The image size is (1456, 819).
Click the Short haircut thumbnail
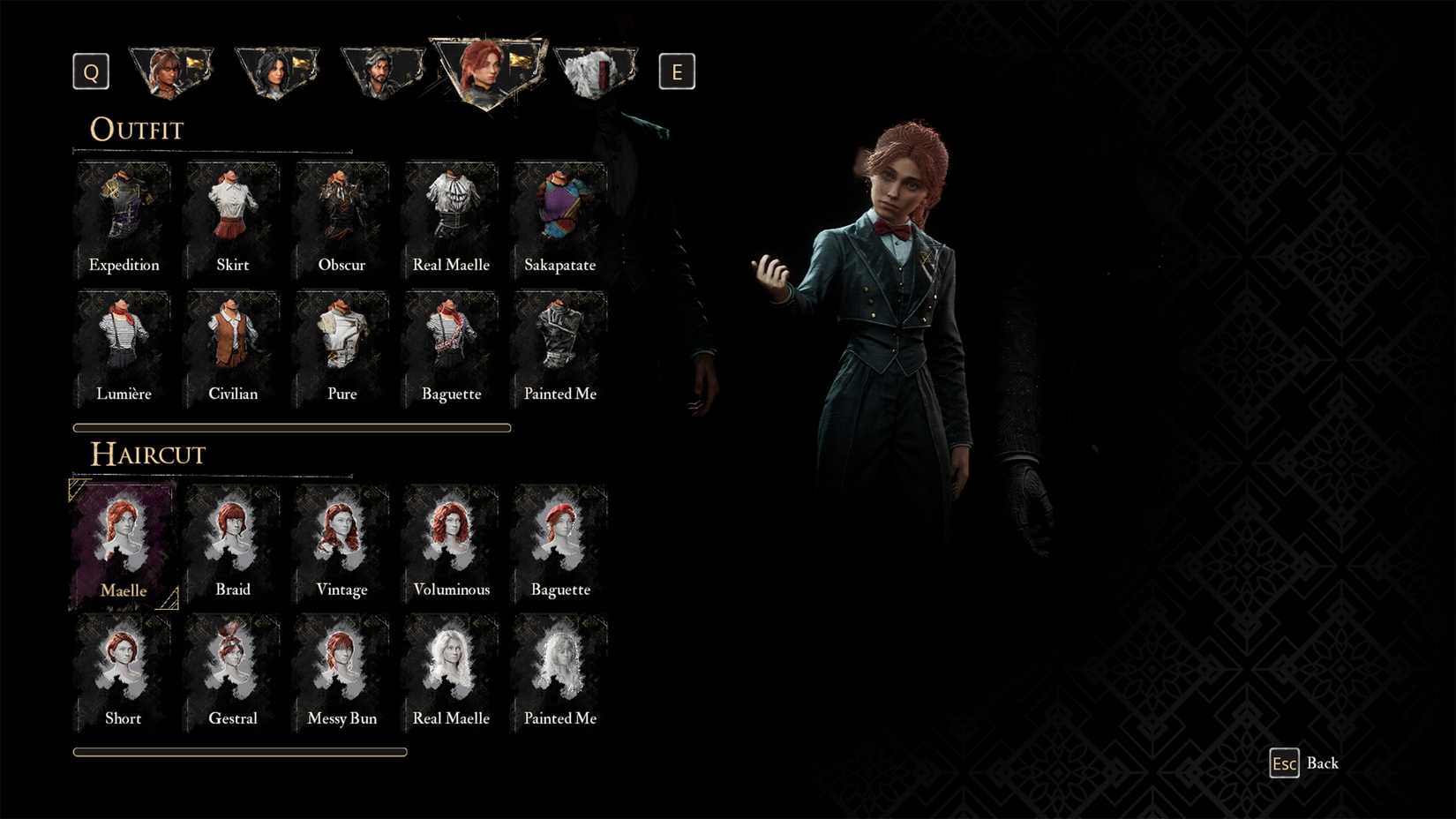click(123, 668)
